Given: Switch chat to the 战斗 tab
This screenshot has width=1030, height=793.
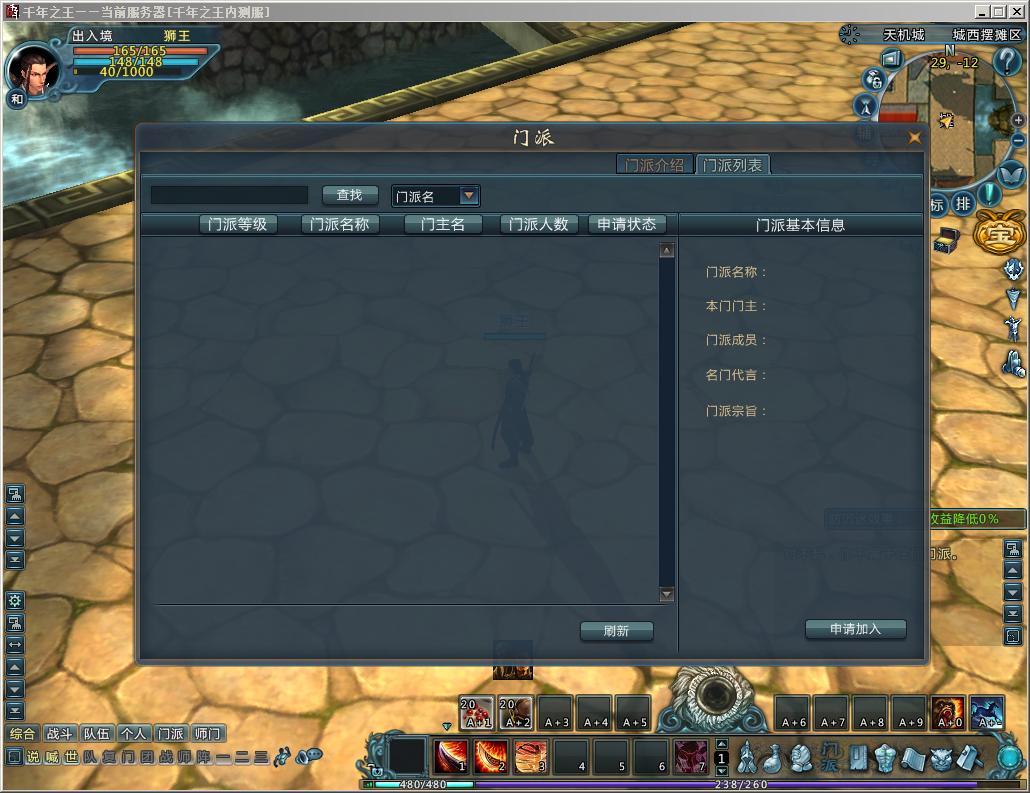Looking at the screenshot, I should point(61,733).
